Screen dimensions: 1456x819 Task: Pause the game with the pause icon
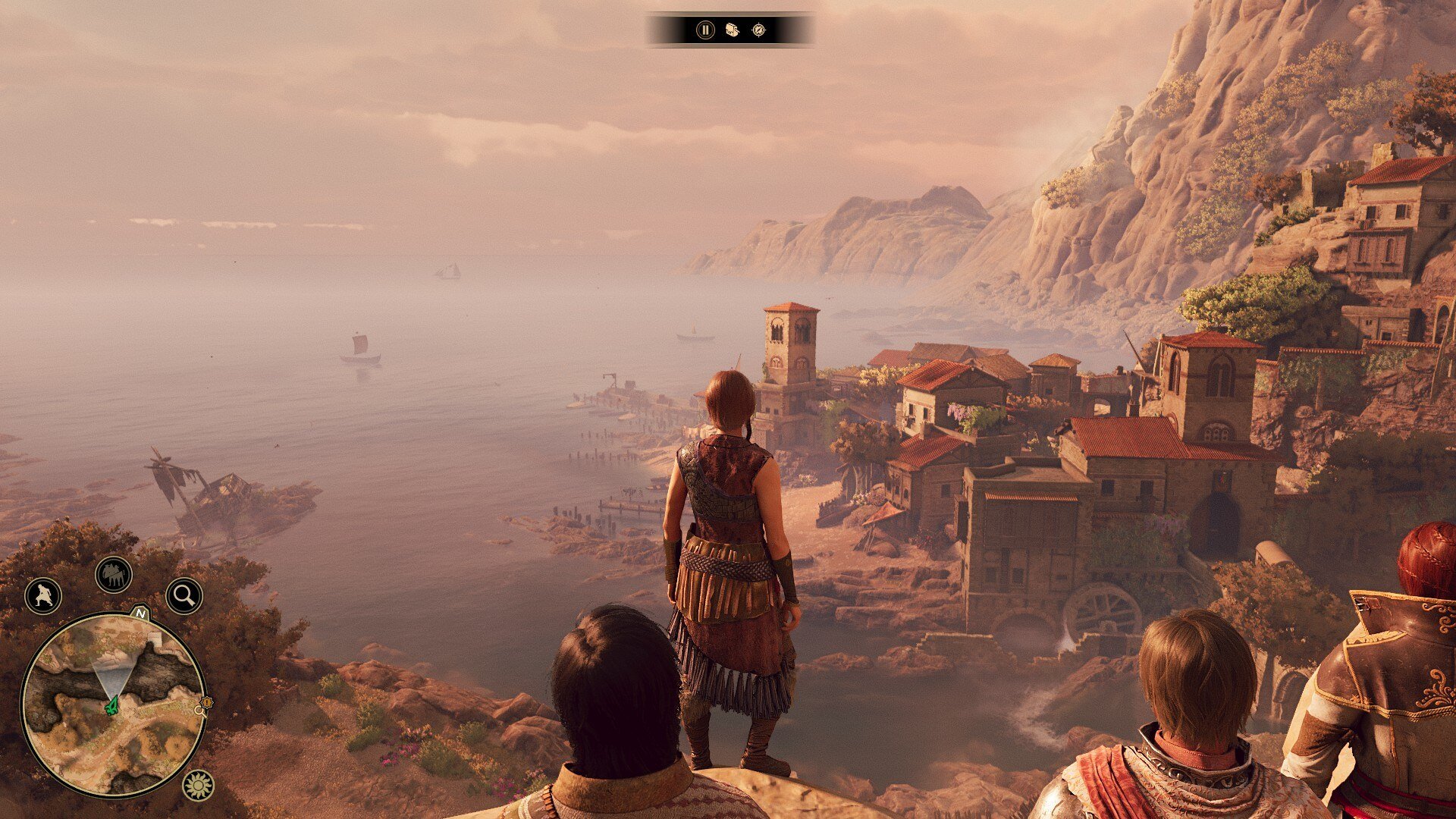click(x=705, y=30)
